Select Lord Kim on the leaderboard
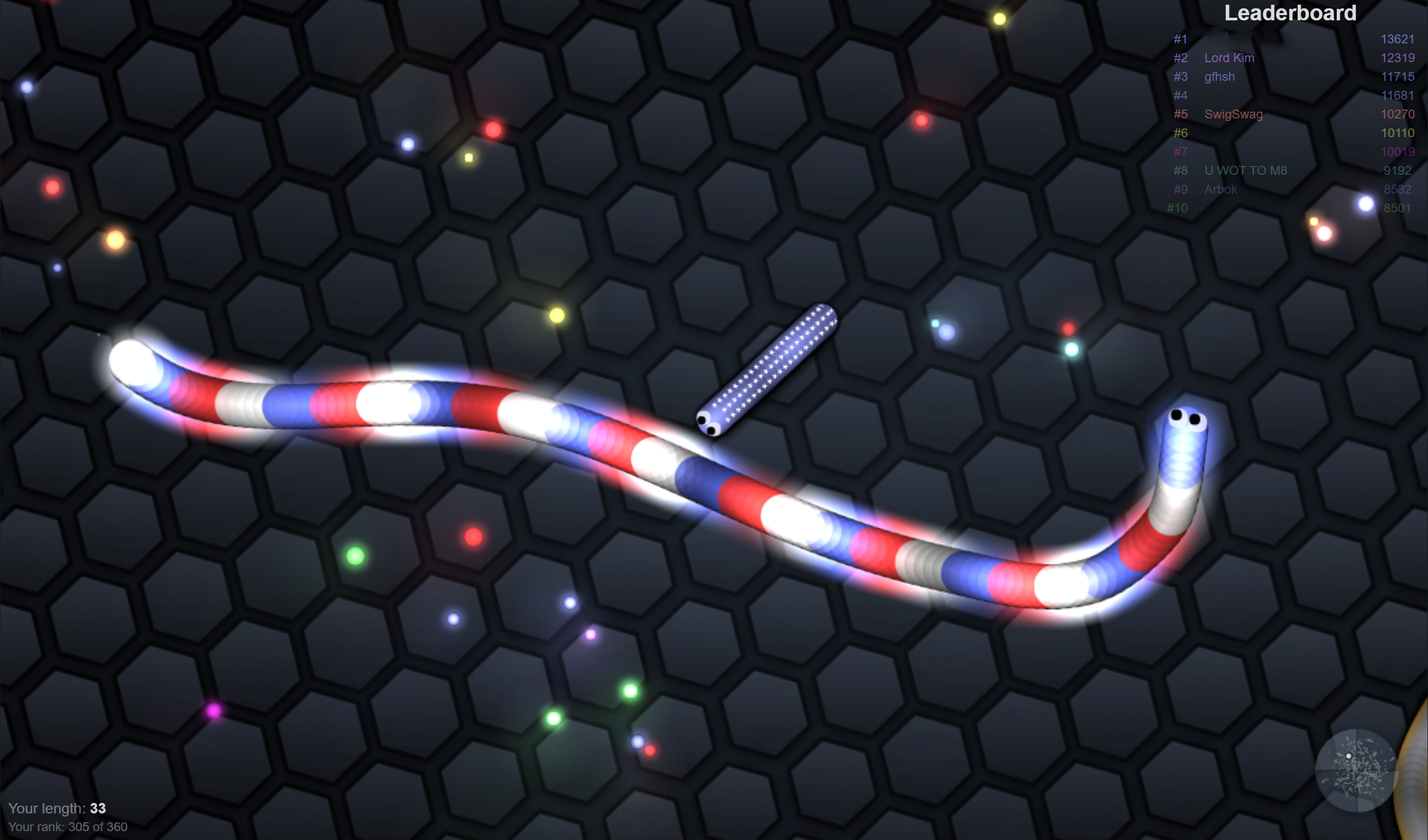The width and height of the screenshot is (1428, 840). tap(1229, 58)
